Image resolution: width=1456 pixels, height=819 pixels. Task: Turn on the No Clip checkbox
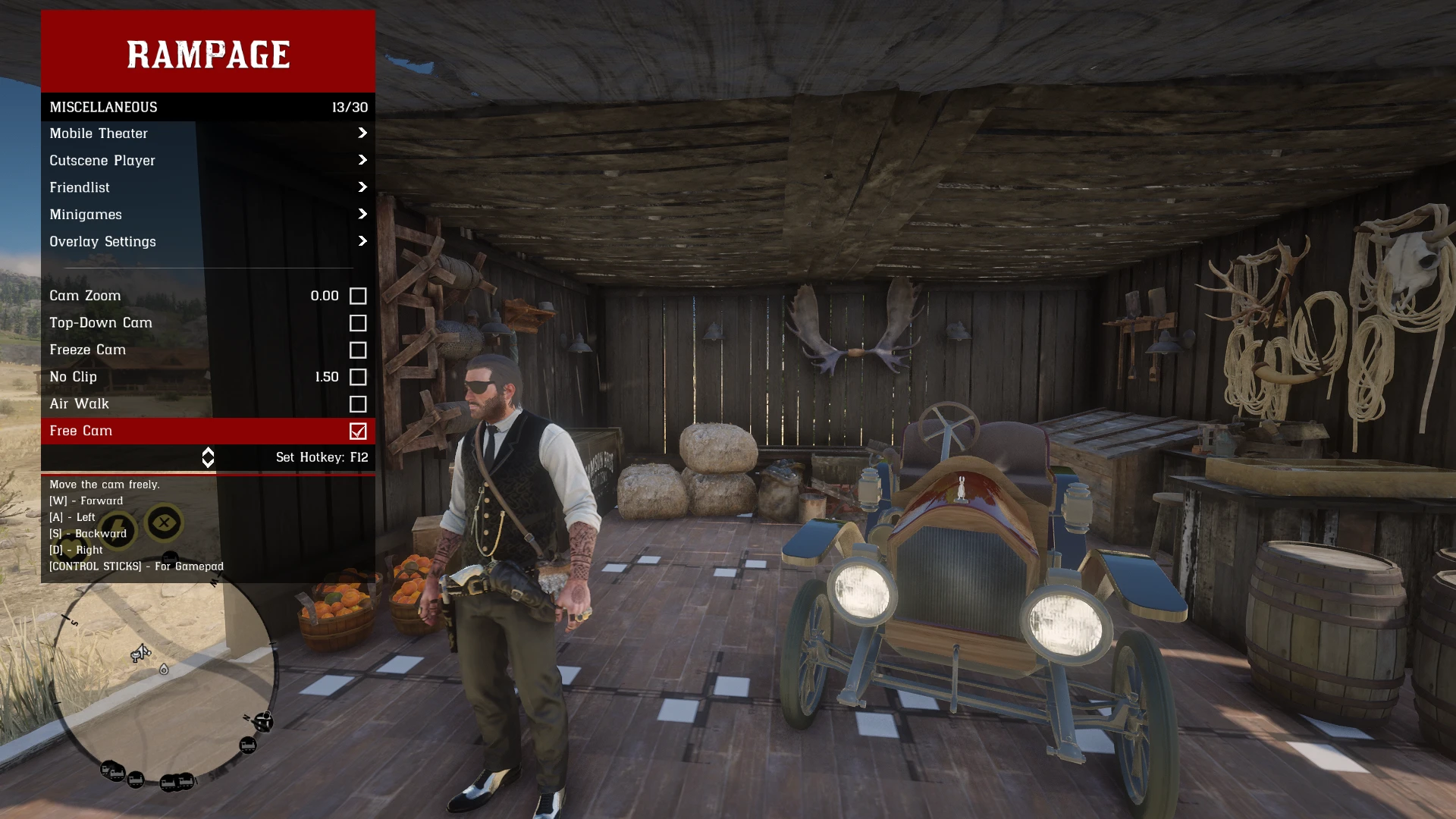tap(358, 378)
